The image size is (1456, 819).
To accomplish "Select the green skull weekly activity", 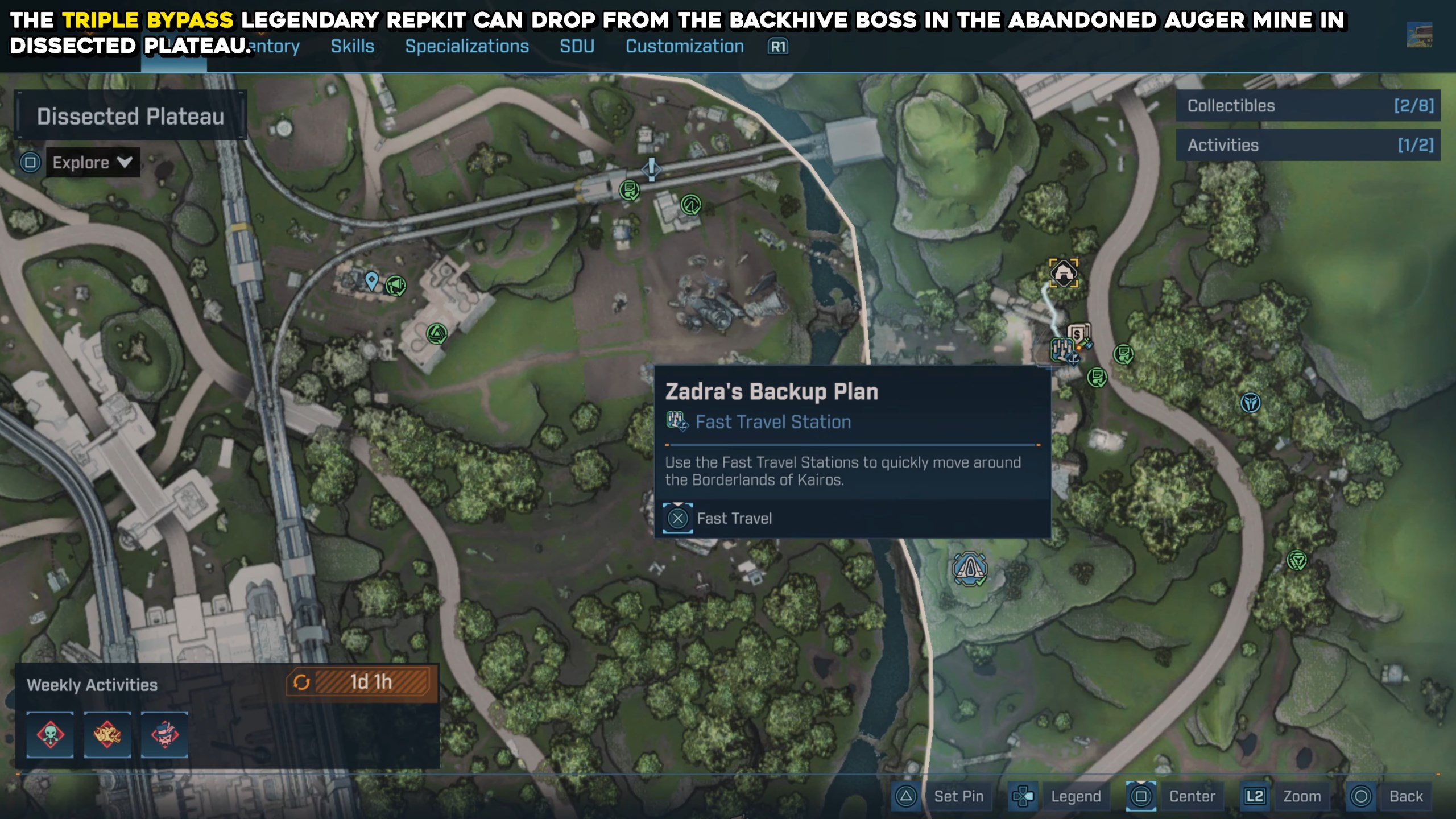I will click(50, 734).
